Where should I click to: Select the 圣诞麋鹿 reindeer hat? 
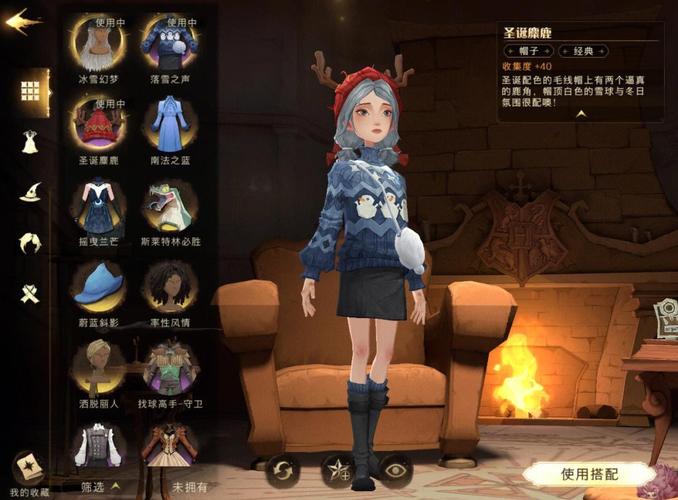(x=98, y=124)
